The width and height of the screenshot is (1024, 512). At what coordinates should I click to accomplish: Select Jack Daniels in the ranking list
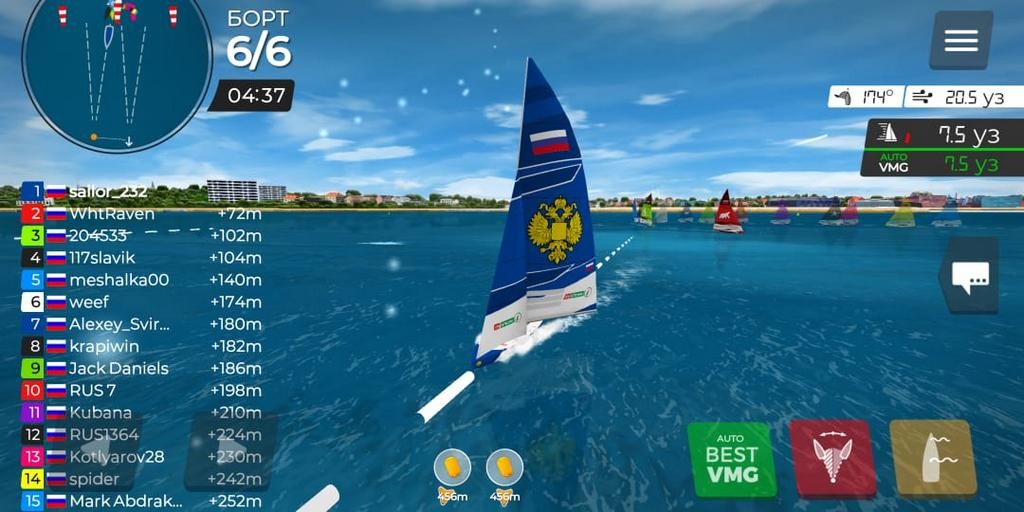[x=118, y=368]
